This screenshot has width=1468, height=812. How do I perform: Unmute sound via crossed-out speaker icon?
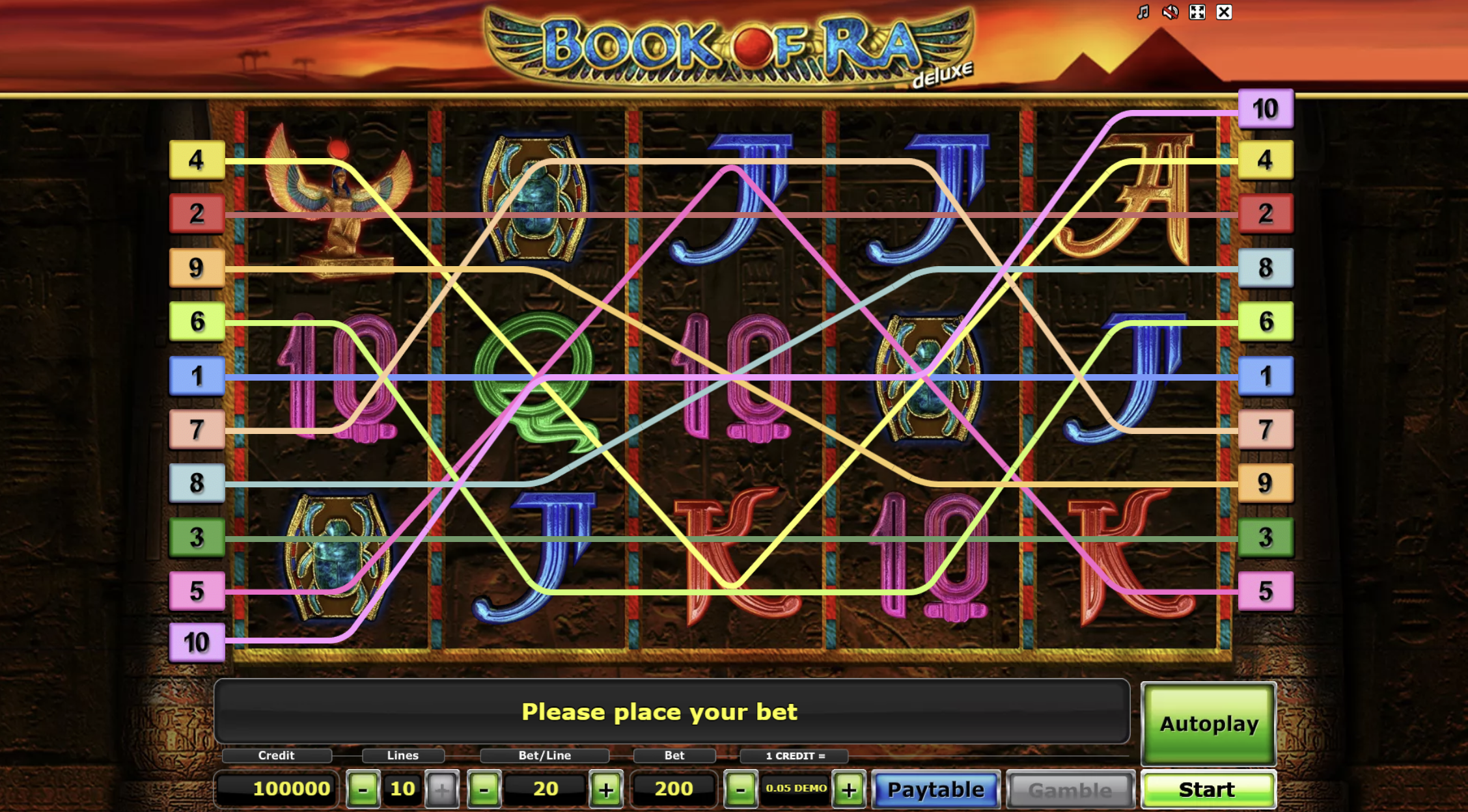1170,12
